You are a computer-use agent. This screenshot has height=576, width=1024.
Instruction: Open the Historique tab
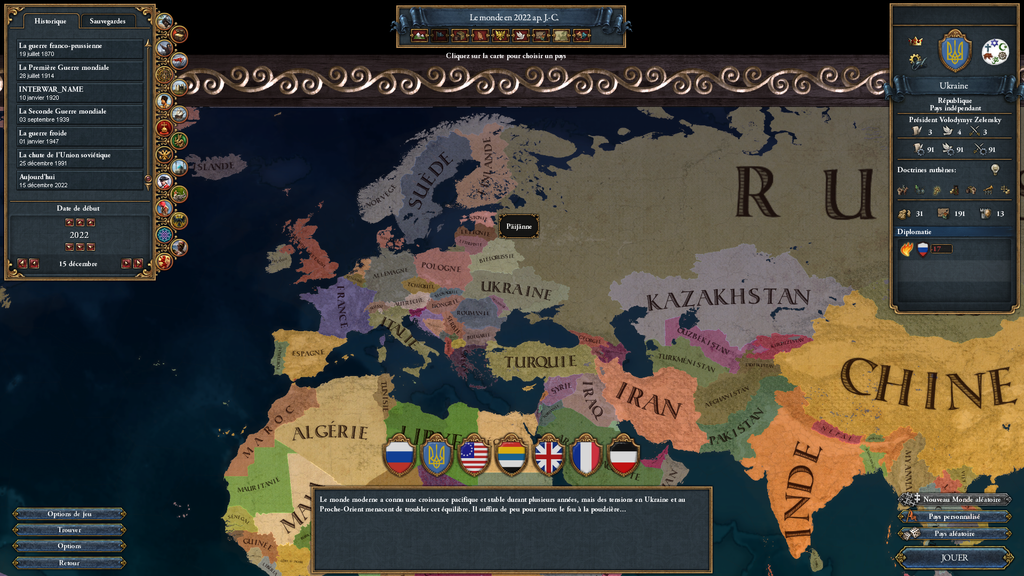50,21
